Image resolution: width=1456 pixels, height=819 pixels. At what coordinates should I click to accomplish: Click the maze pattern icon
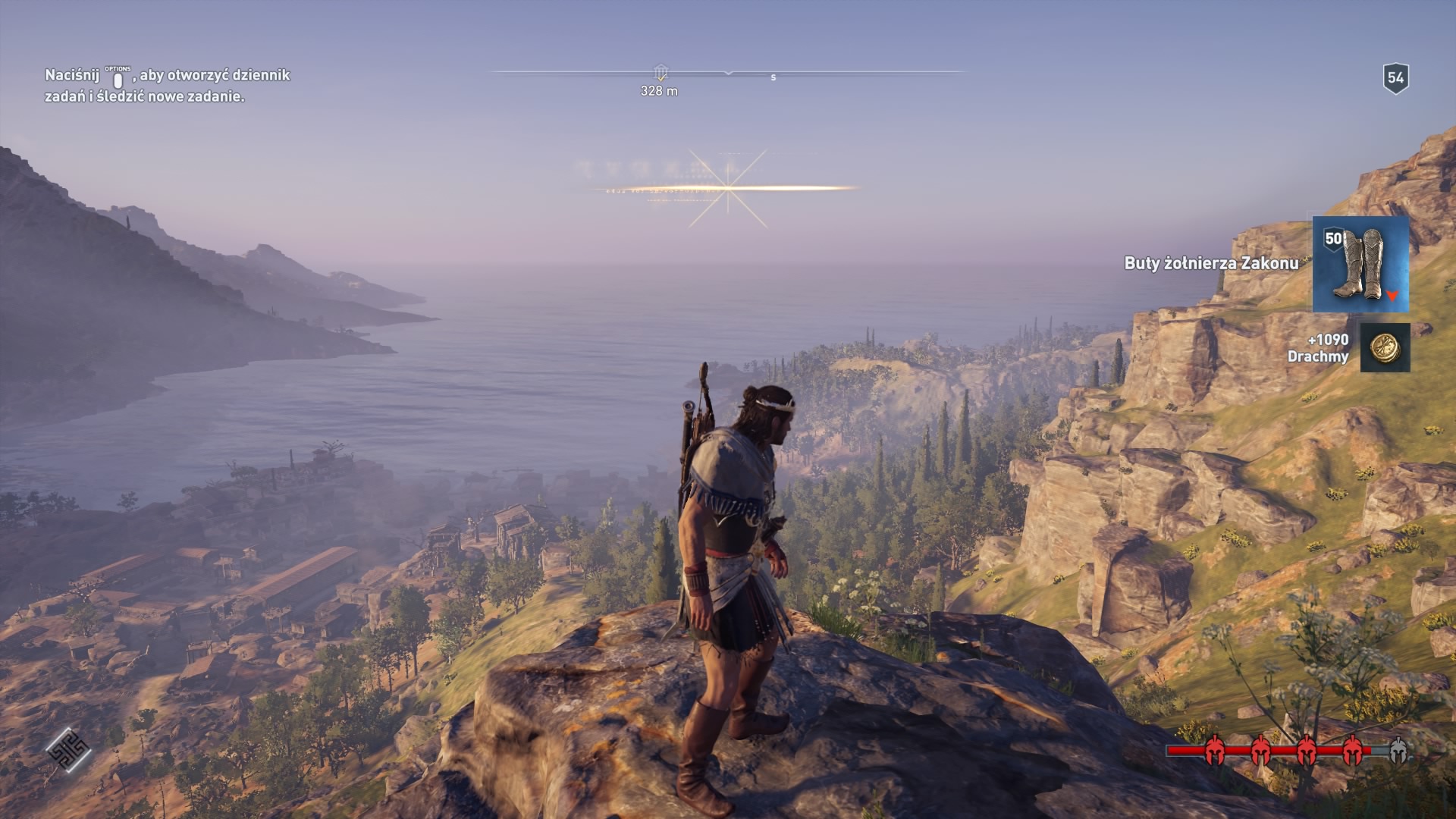point(68,750)
